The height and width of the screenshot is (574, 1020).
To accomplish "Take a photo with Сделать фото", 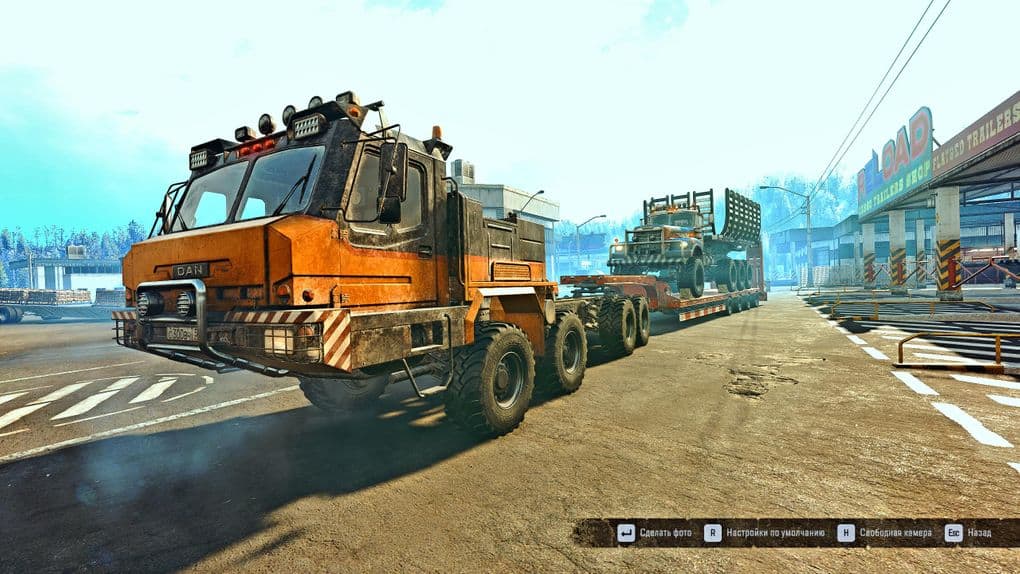I will [x=656, y=532].
